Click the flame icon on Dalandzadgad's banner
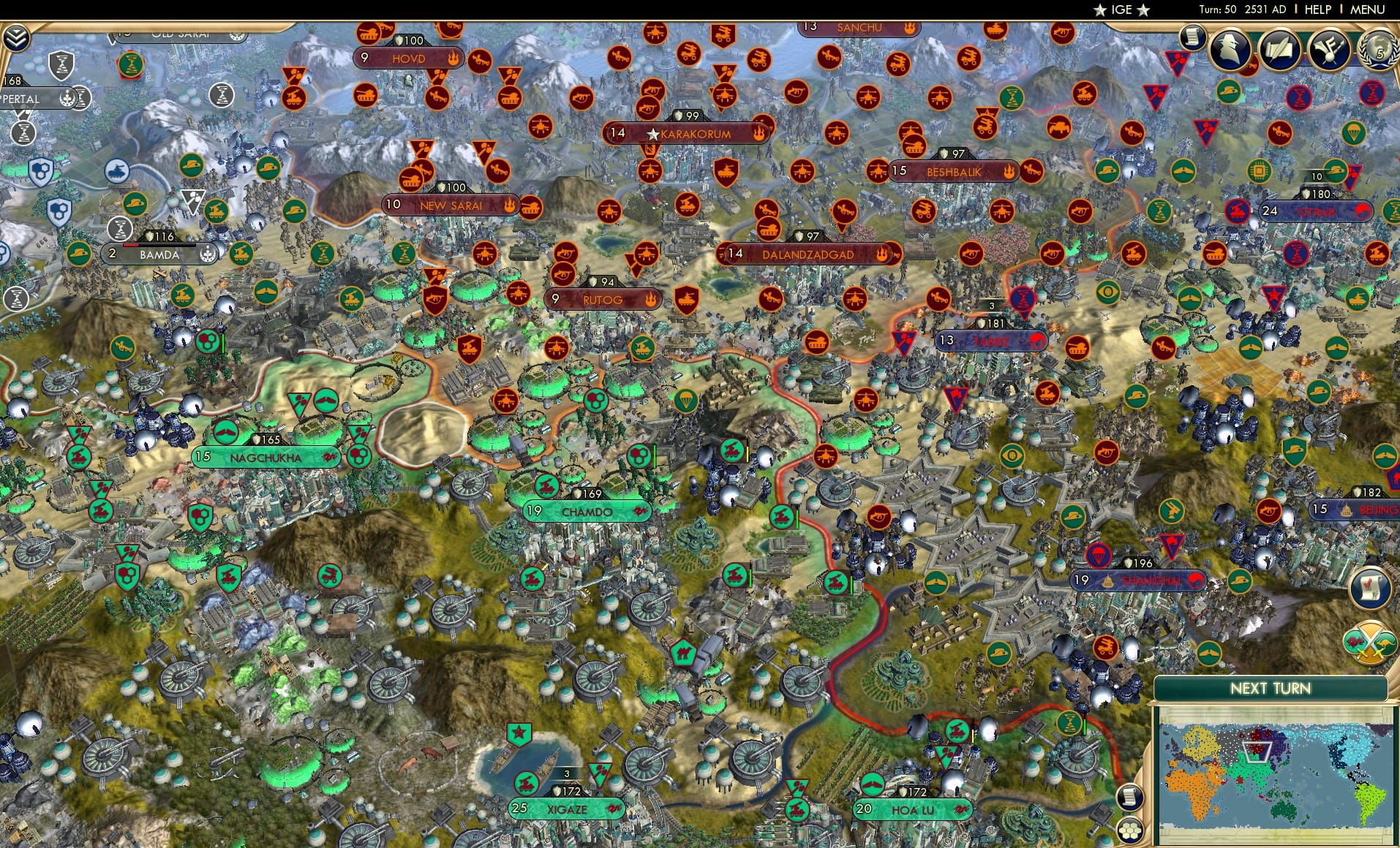 [x=882, y=254]
